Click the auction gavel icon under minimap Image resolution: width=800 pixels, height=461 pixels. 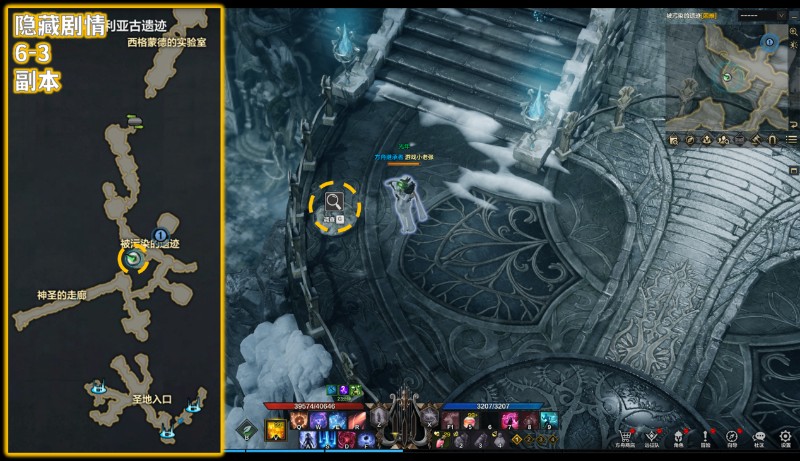pyautogui.click(x=757, y=139)
